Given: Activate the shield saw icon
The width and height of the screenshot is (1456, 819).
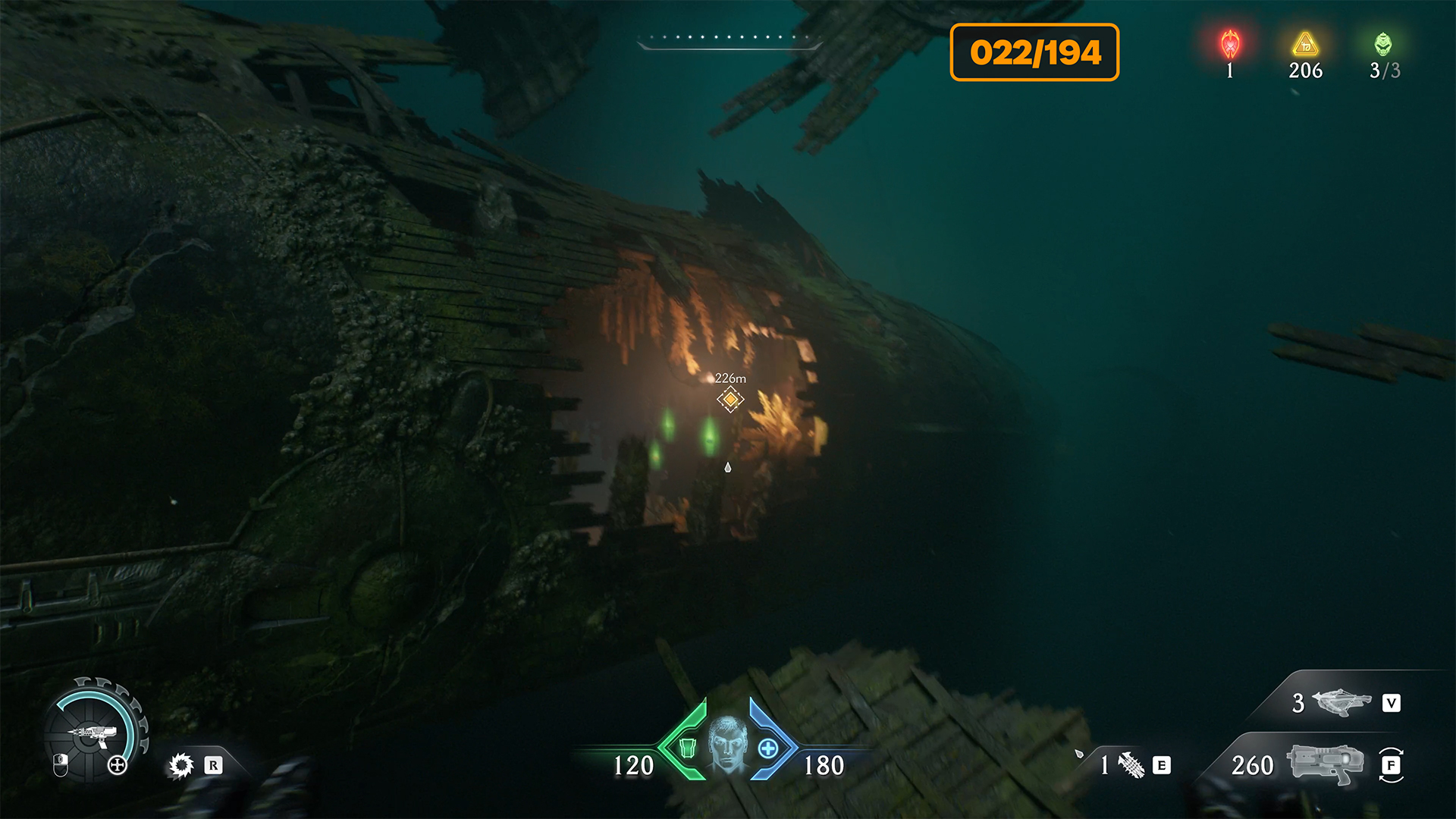Looking at the screenshot, I should [x=181, y=765].
